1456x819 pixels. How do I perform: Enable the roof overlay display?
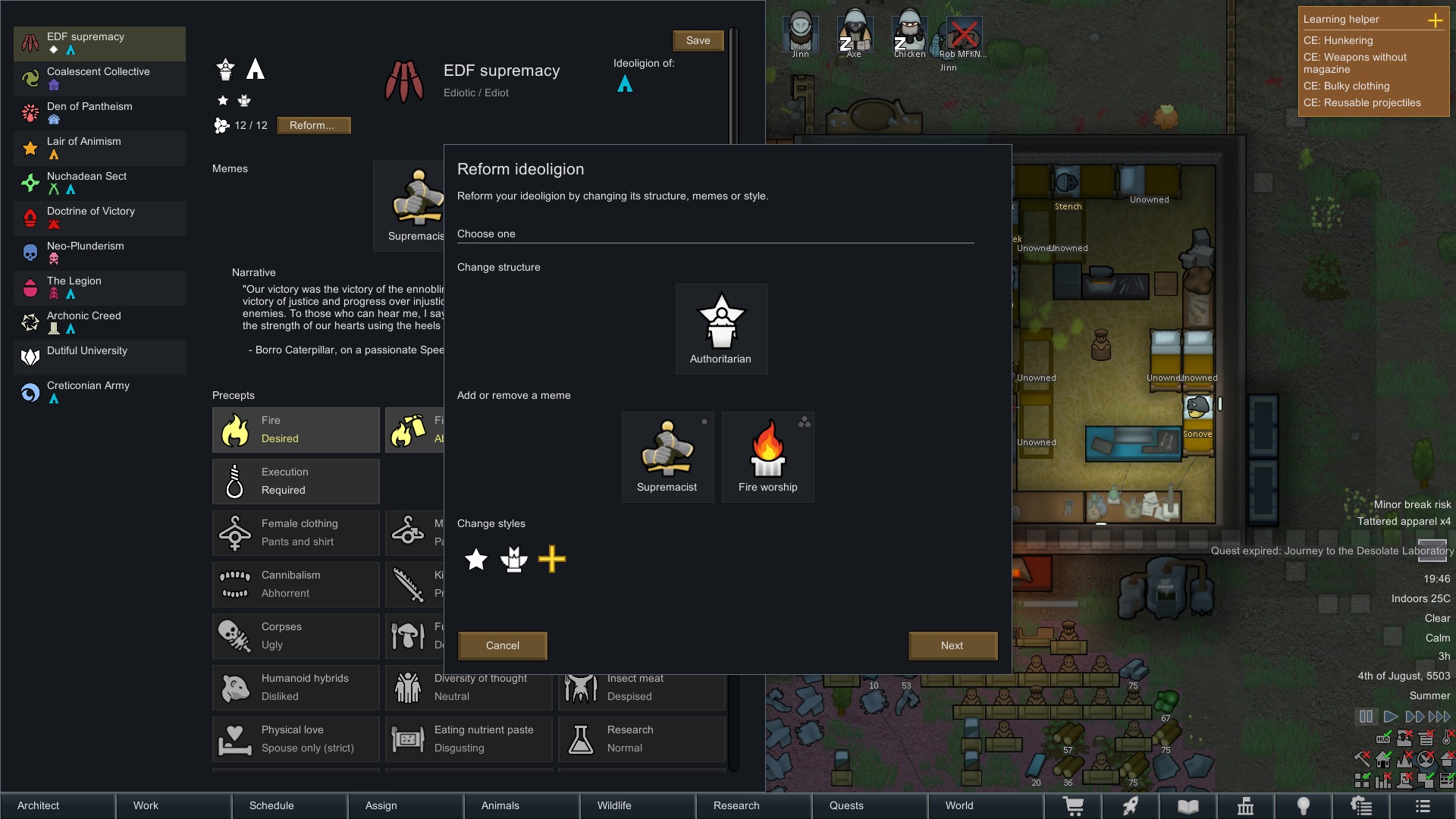[1447, 759]
